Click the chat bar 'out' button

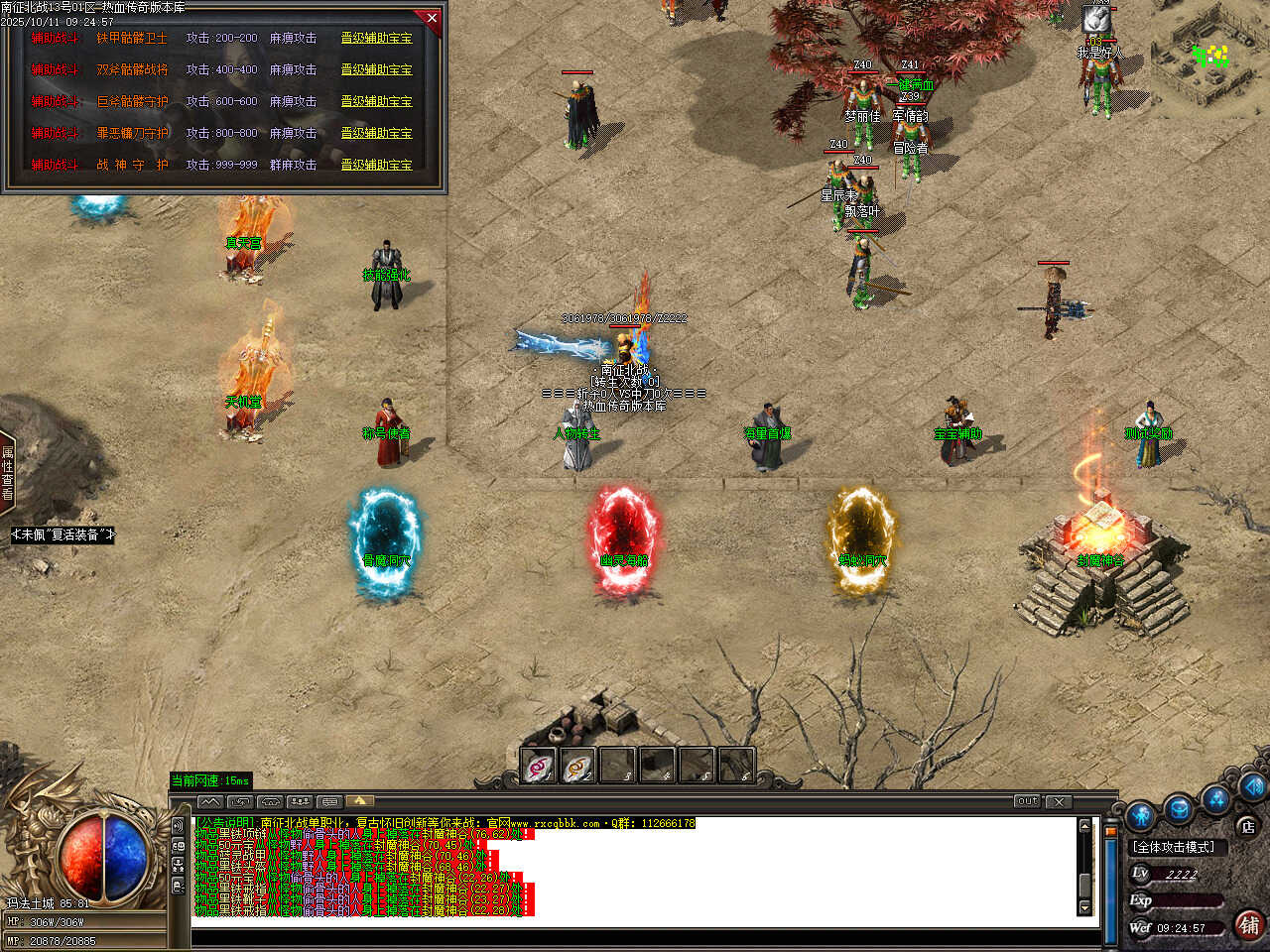pos(1027,801)
